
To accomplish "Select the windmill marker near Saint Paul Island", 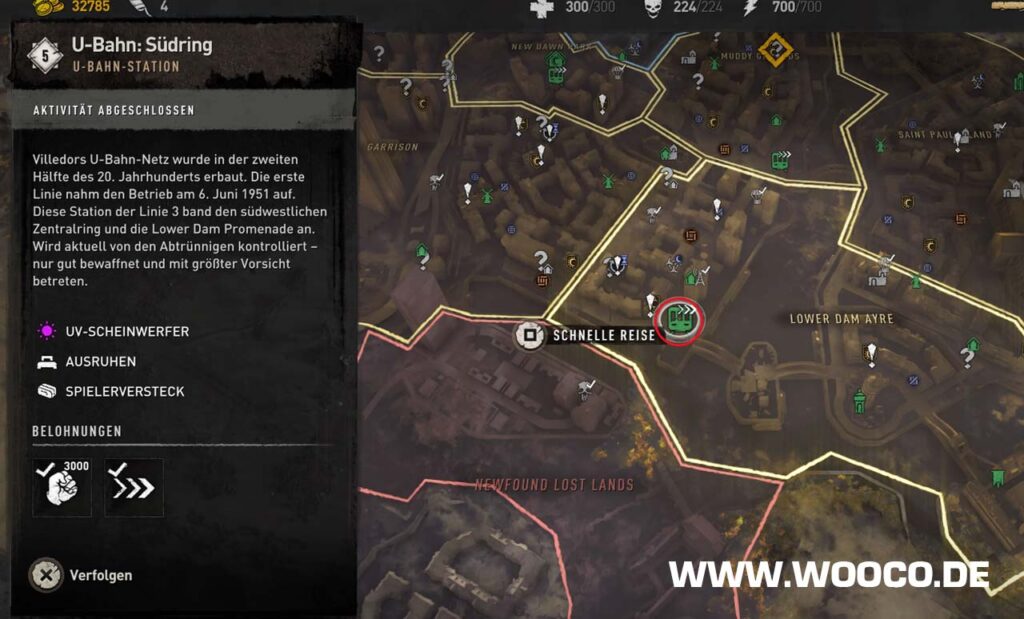I will point(881,145).
